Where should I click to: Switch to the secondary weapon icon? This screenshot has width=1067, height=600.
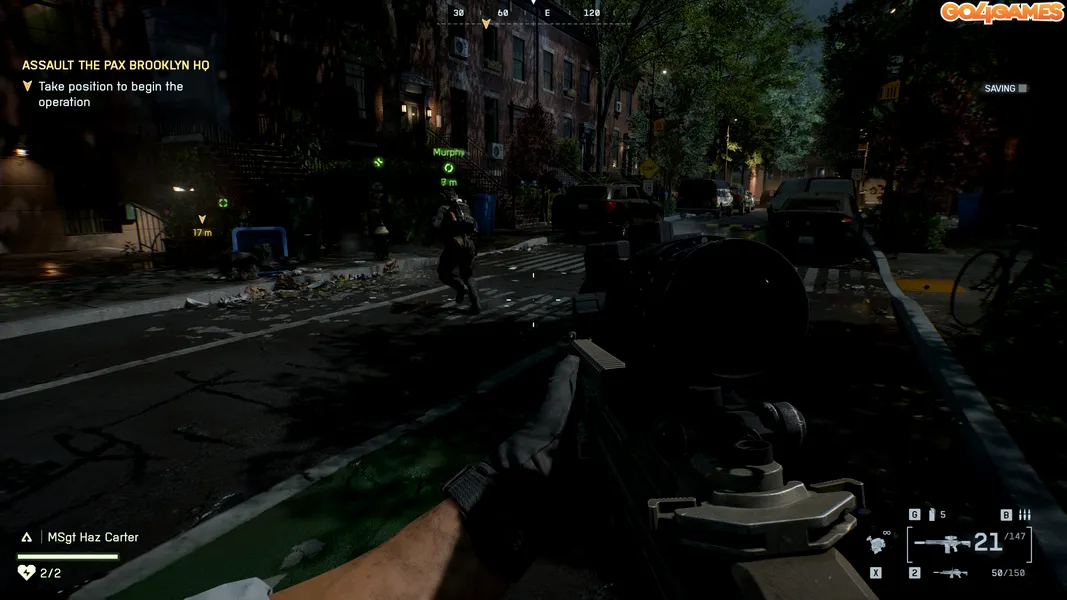(950, 573)
